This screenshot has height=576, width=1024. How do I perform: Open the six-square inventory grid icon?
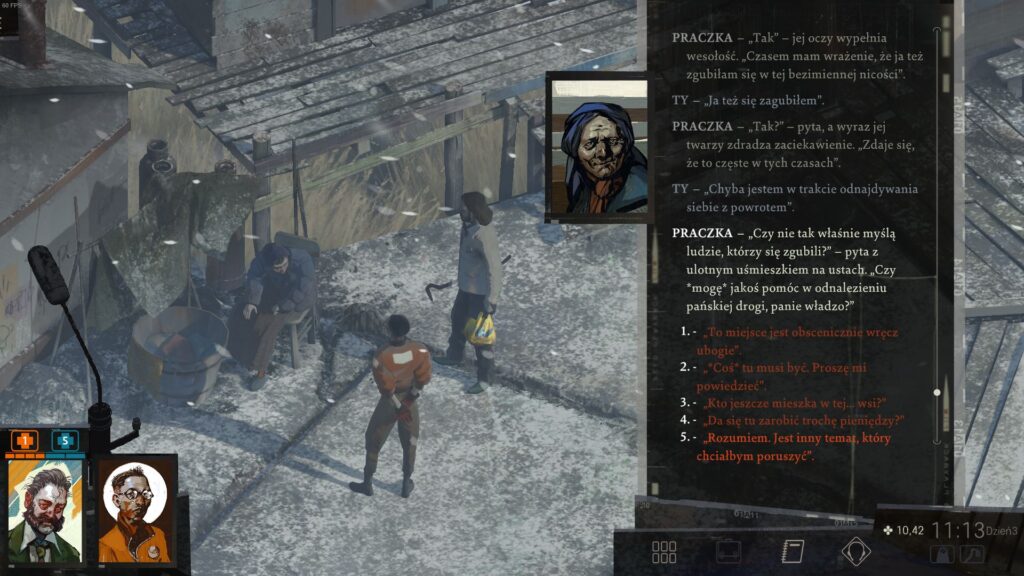664,552
